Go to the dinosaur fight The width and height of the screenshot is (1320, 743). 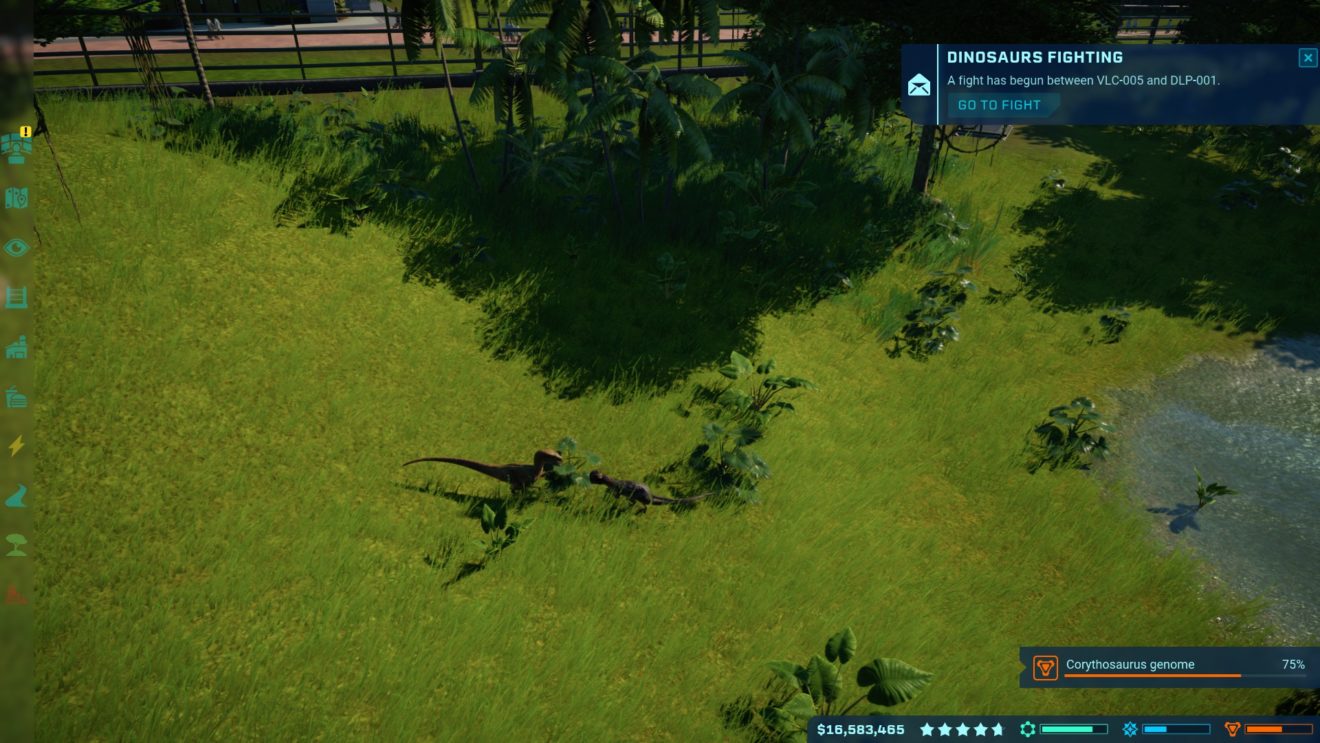coord(999,105)
